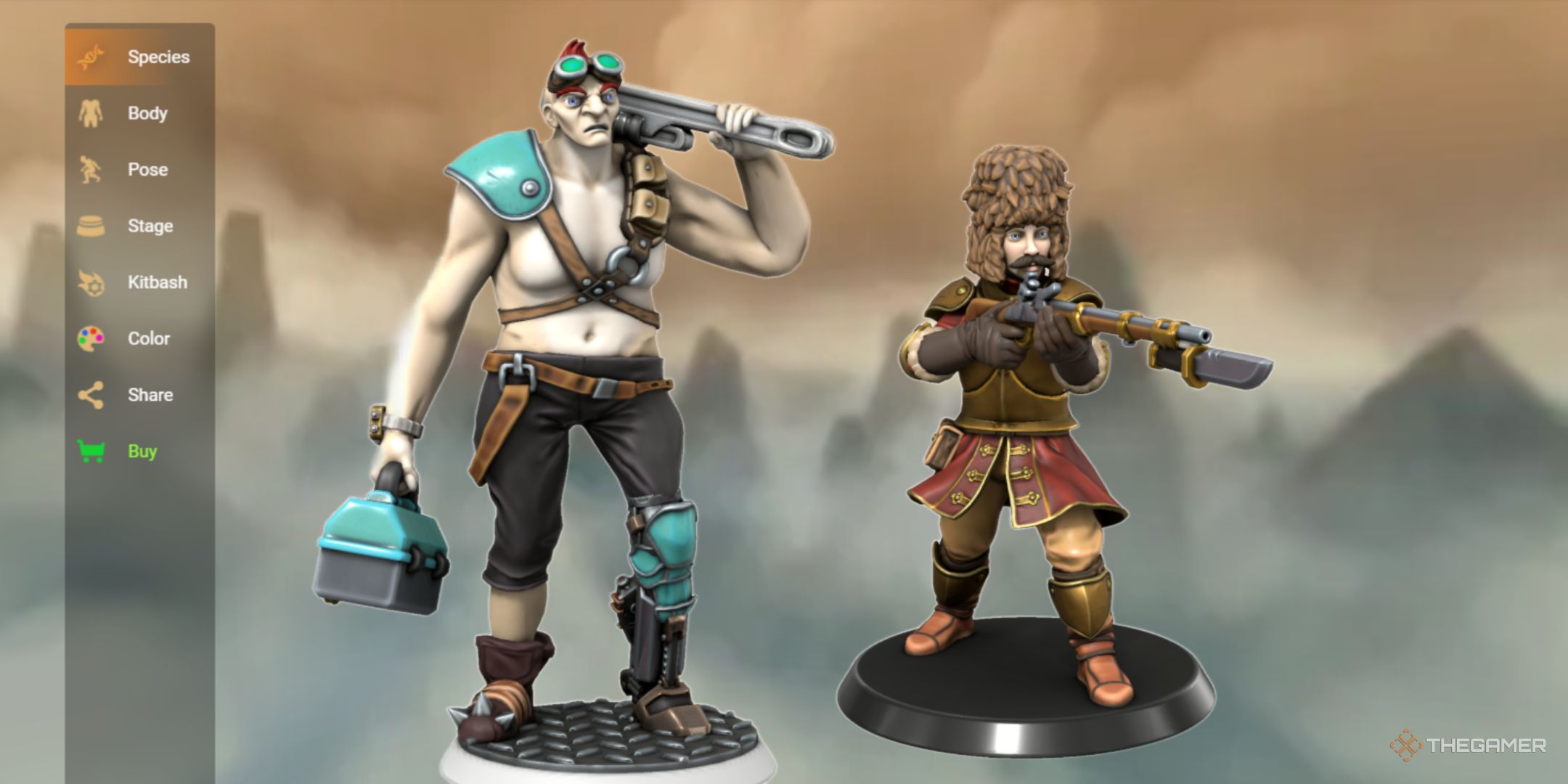Click the Body torso icon
Viewport: 1568px width, 784px height.
(90, 113)
